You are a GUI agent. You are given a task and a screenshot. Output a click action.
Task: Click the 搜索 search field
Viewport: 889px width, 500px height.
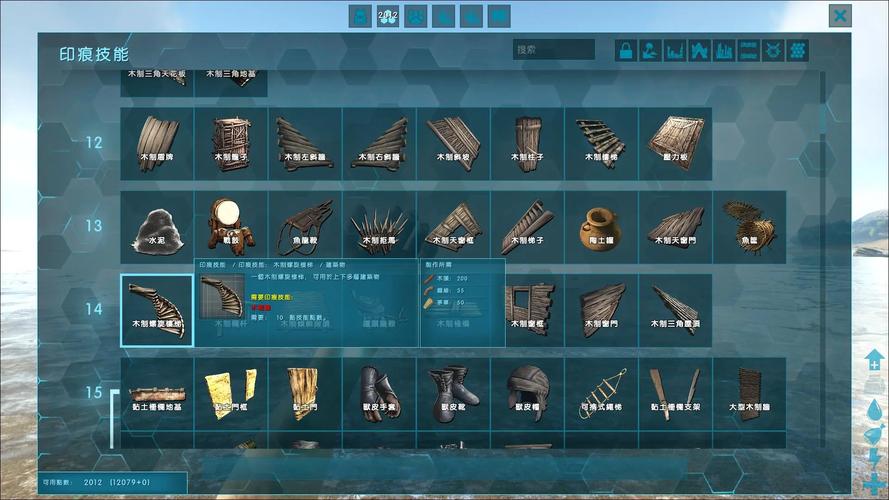tap(554, 50)
